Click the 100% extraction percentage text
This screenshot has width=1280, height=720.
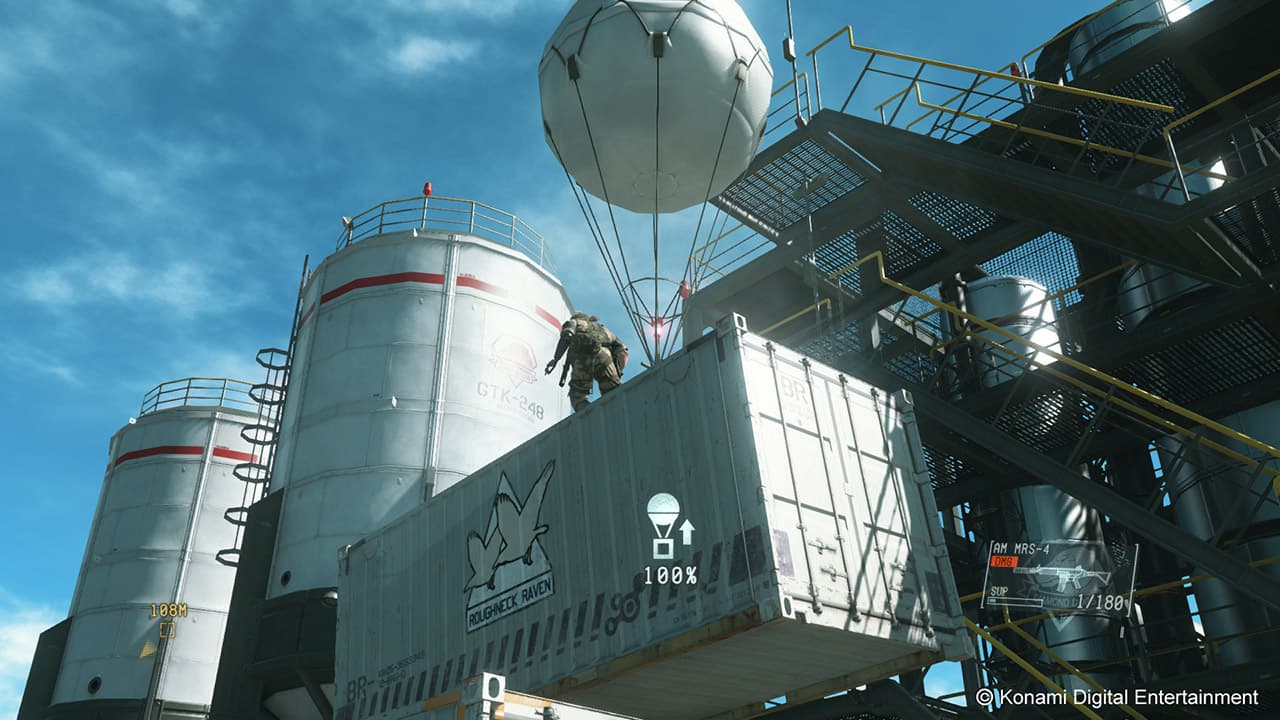[x=671, y=575]
